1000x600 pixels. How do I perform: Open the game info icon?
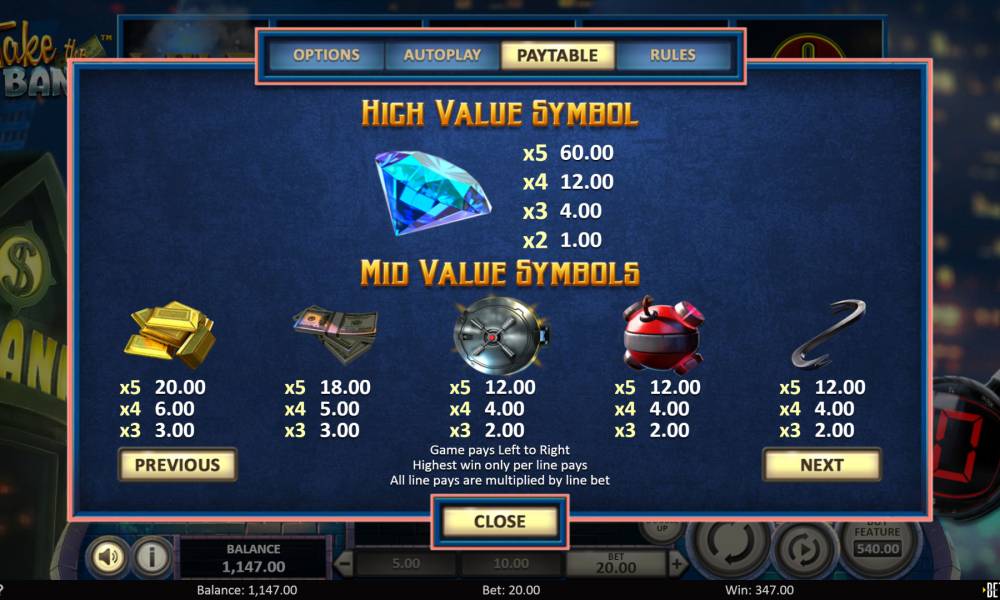point(152,557)
